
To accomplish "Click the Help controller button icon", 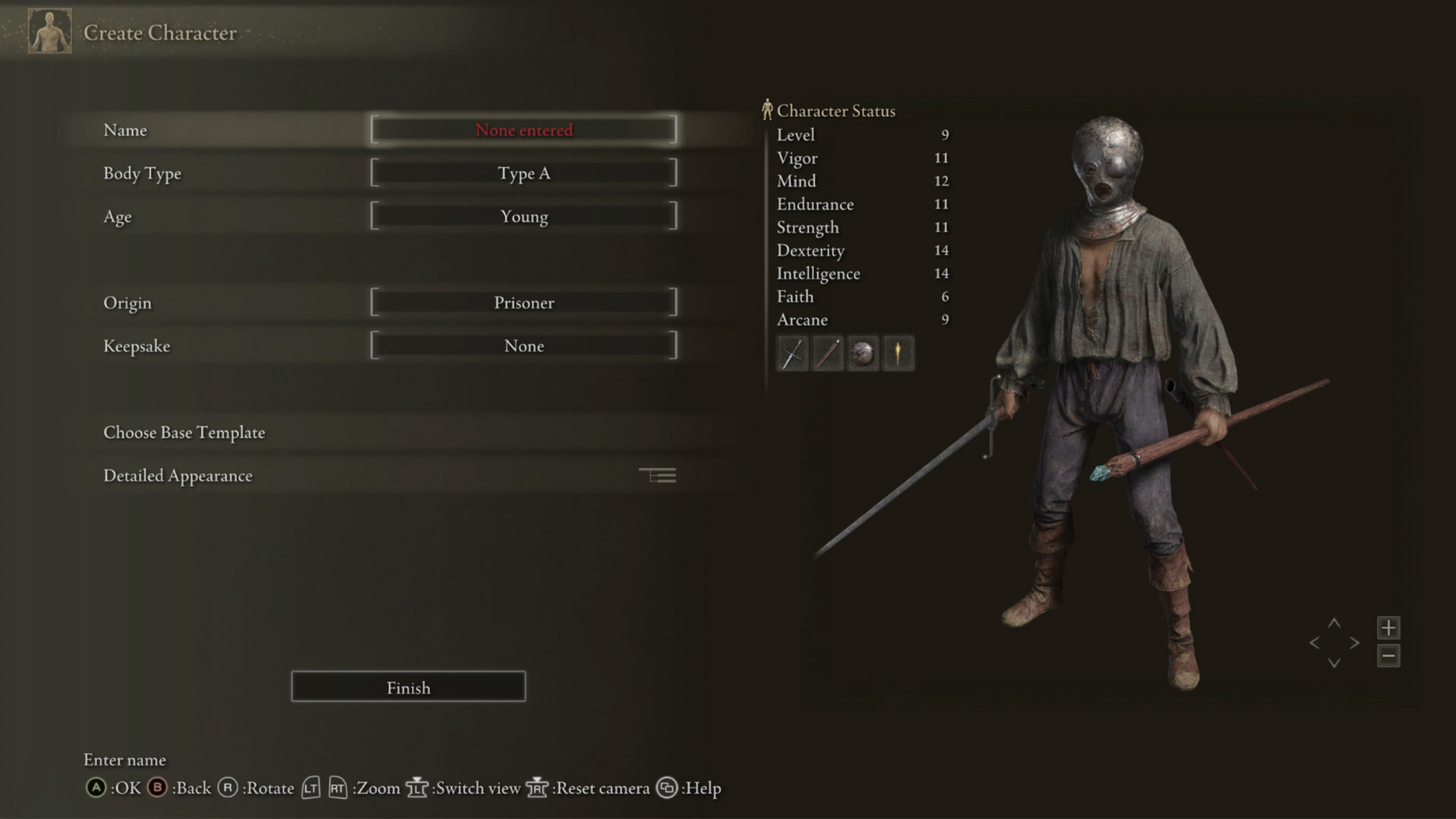I will tap(667, 789).
